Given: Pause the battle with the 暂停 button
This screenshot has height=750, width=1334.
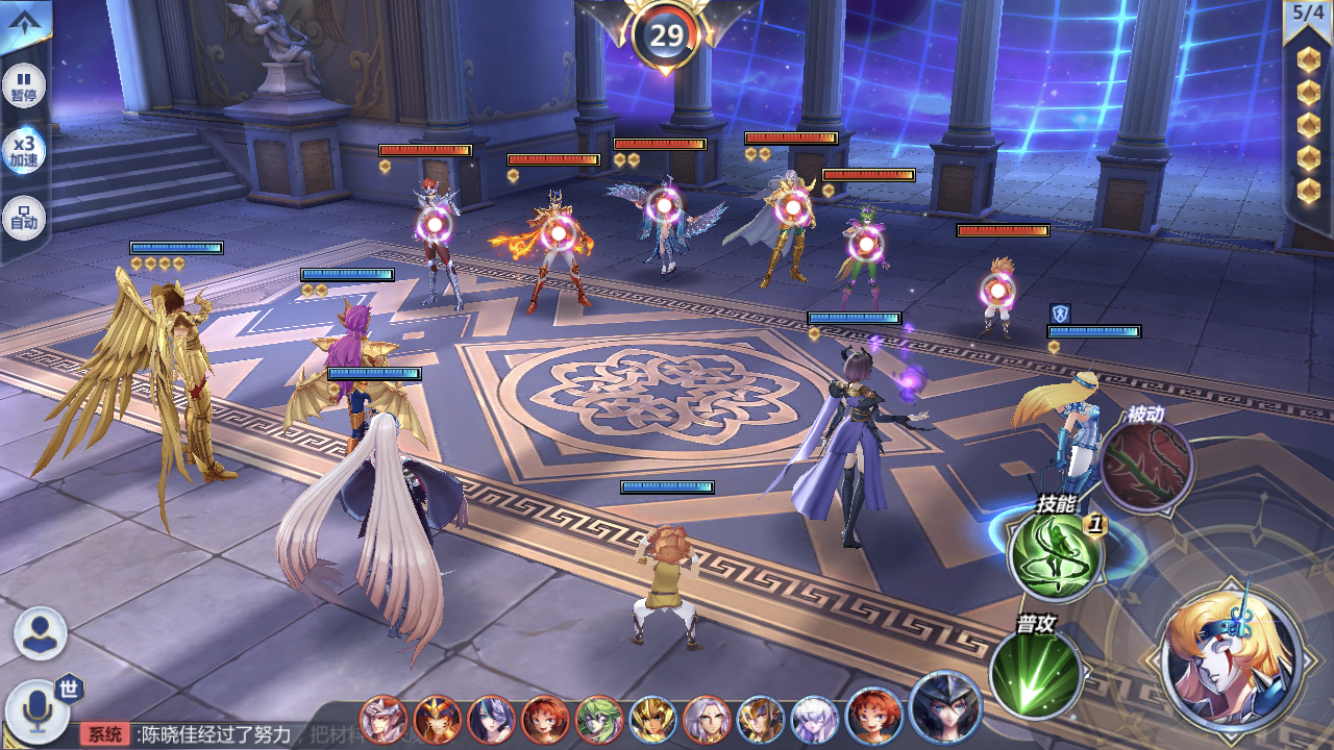Looking at the screenshot, I should [x=24, y=84].
